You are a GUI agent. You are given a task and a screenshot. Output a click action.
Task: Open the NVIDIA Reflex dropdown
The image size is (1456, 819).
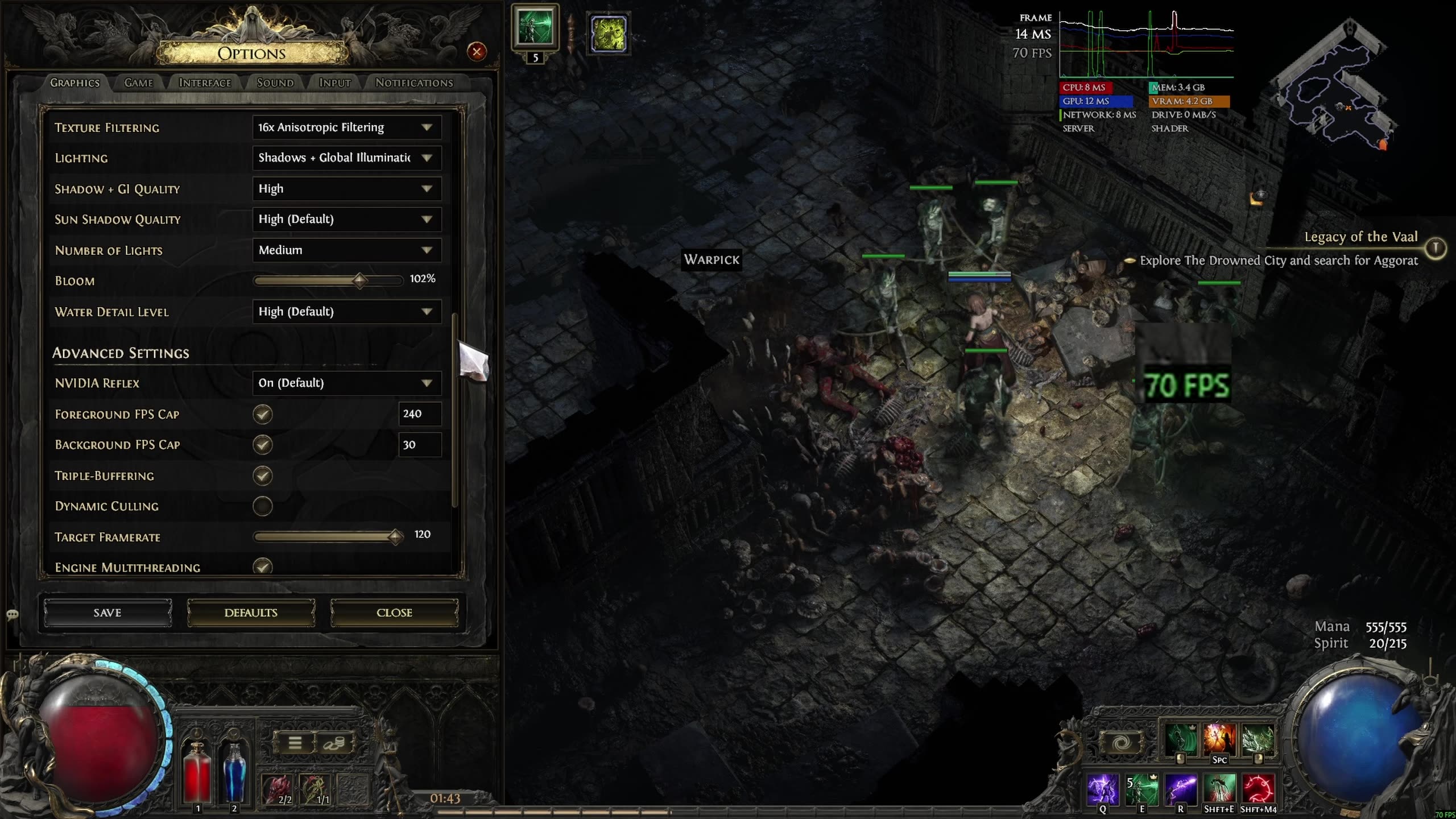pos(346,383)
